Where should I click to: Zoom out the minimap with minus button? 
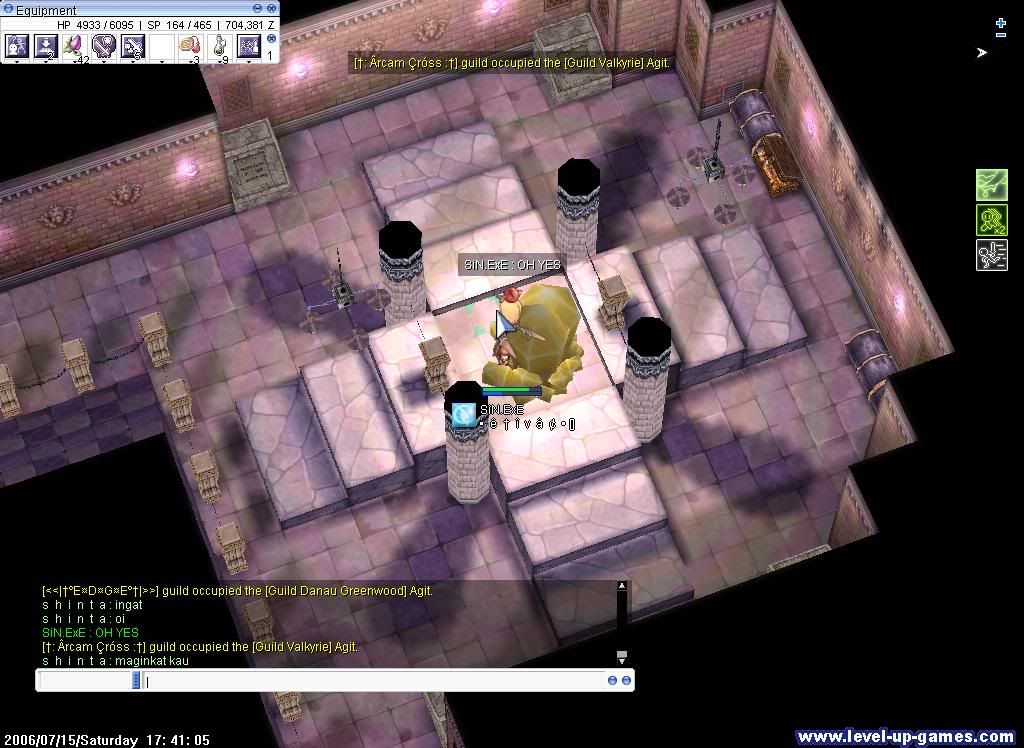1001,35
